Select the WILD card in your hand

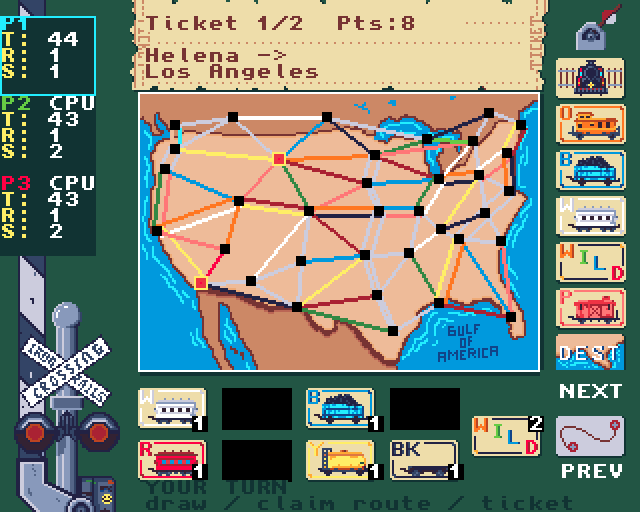pyautogui.click(x=506, y=435)
